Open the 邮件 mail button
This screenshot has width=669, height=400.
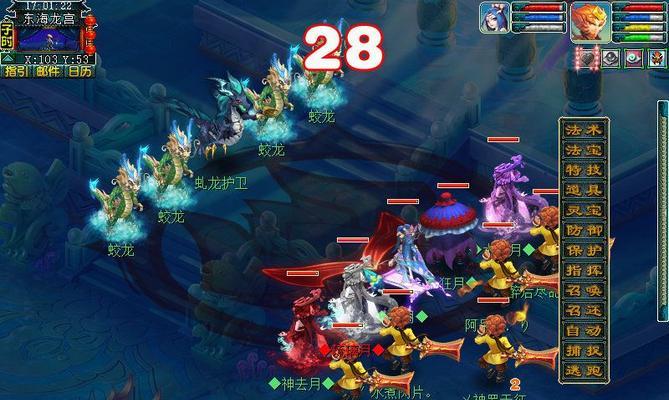[48, 71]
